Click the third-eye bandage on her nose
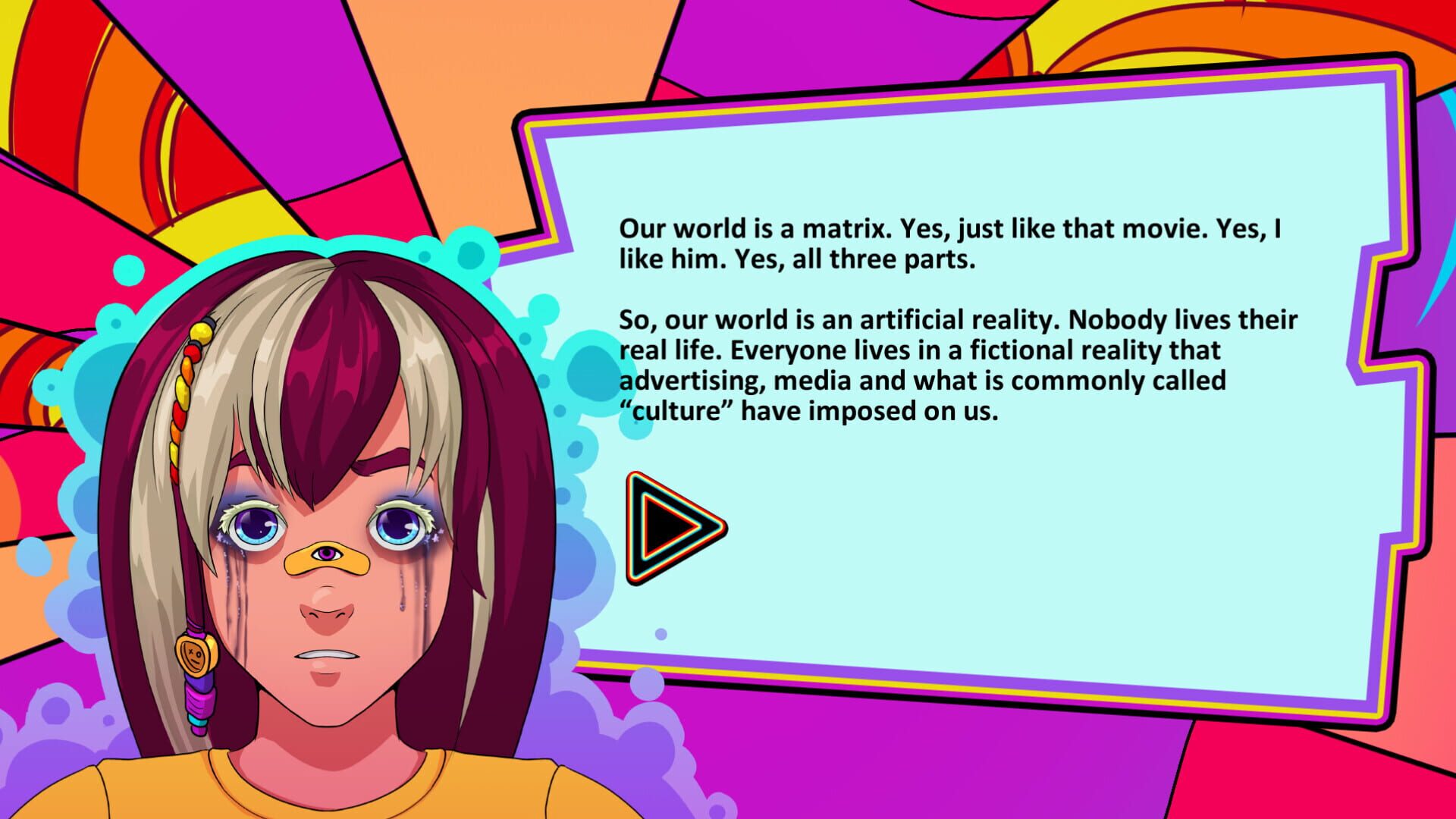This screenshot has height=819, width=1456. point(328,554)
